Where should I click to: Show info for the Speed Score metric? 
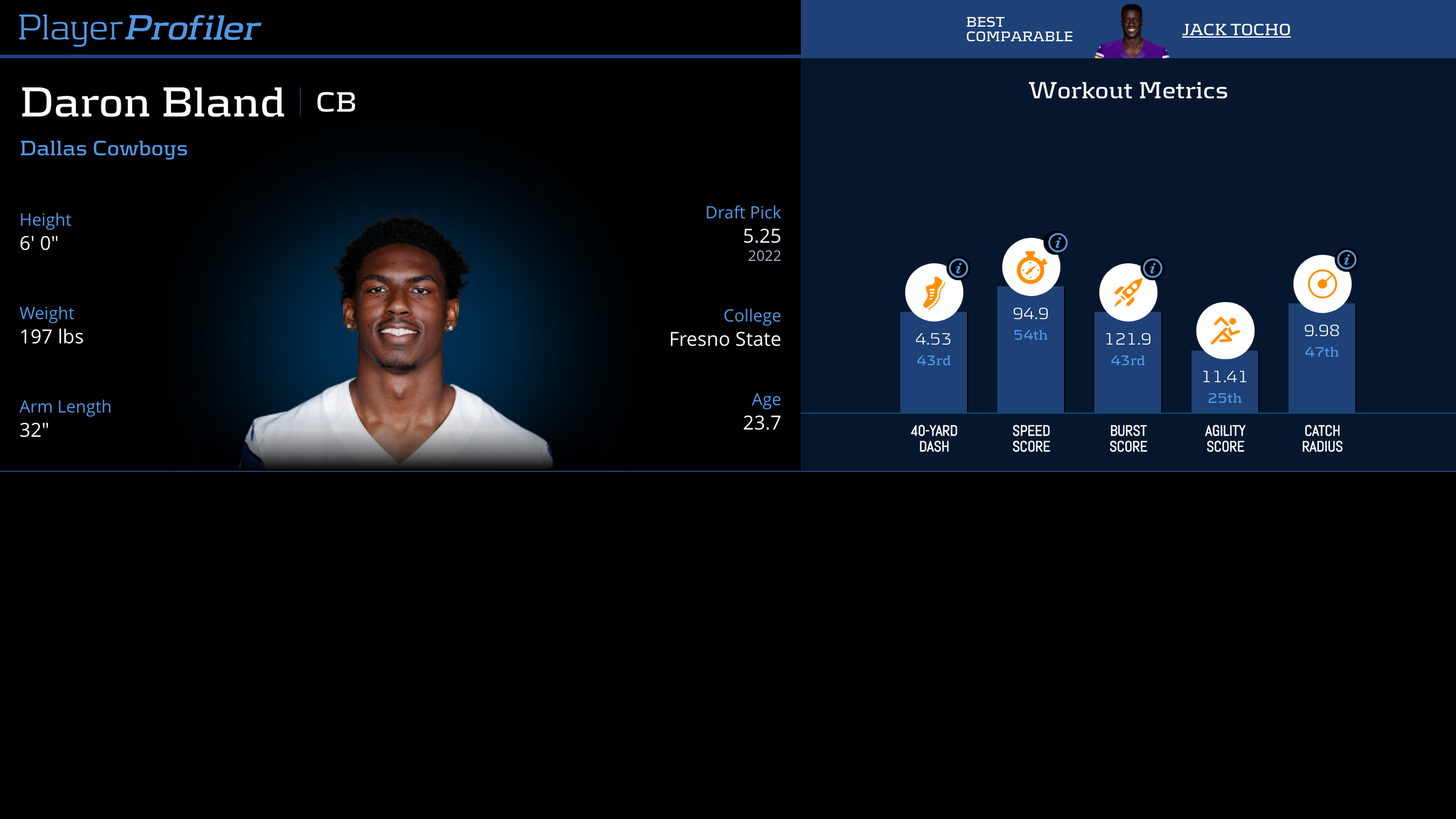pyautogui.click(x=1057, y=243)
